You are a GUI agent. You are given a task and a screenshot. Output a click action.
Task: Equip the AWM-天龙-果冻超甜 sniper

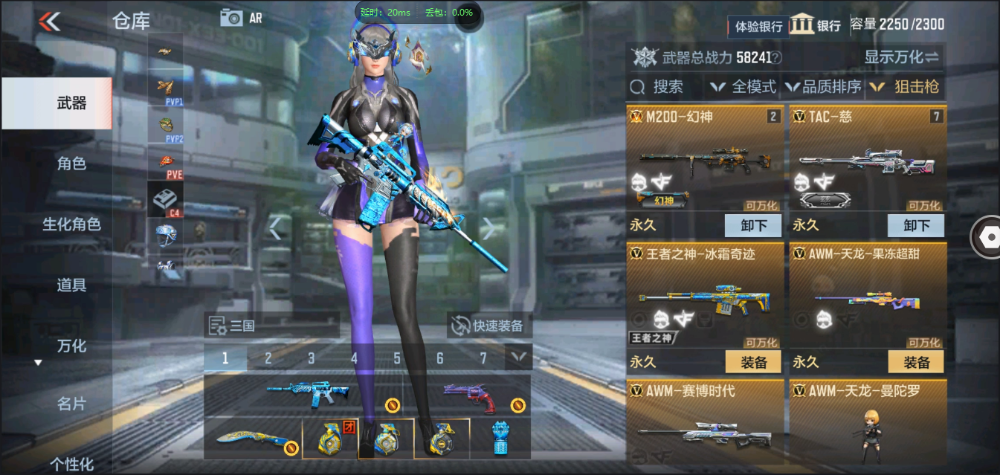pos(915,362)
